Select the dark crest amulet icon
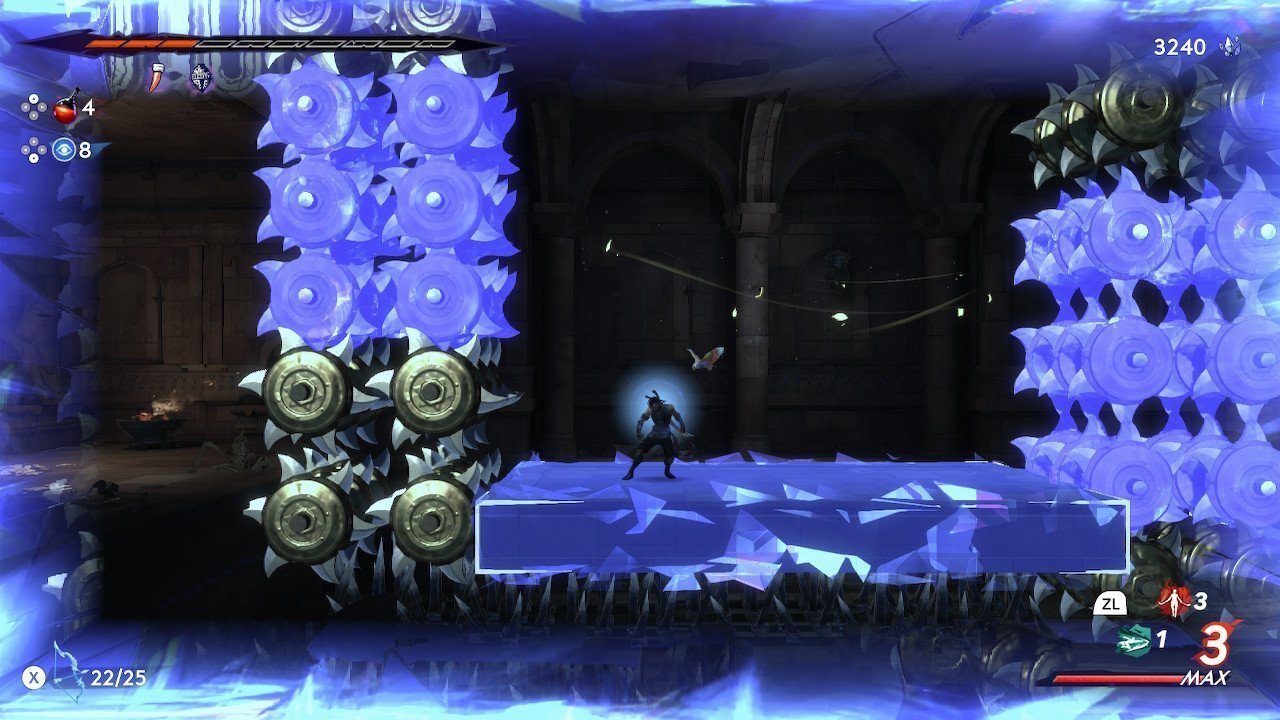 pyautogui.click(x=201, y=77)
